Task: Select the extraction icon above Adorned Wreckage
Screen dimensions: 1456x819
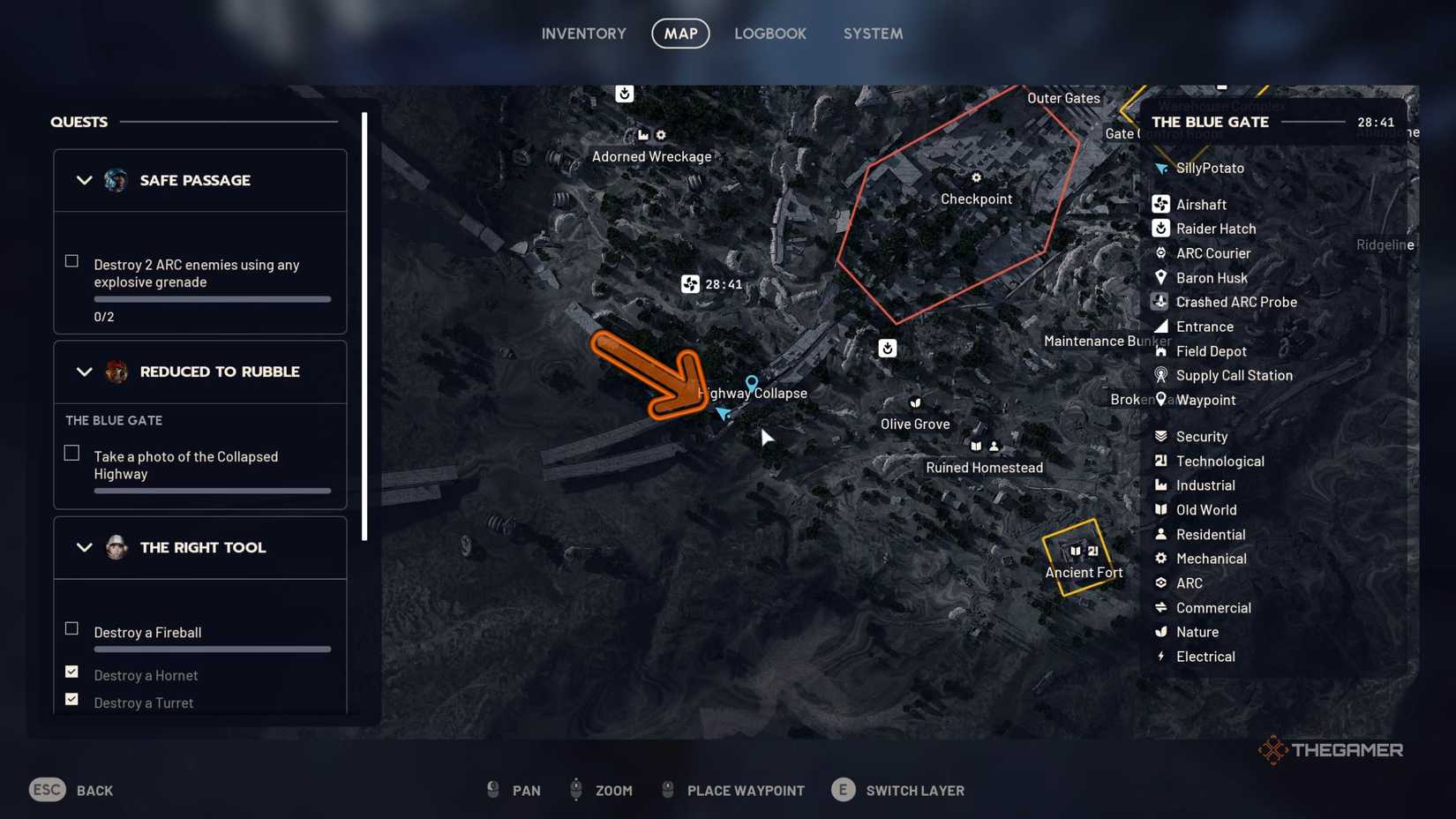Action: (625, 94)
